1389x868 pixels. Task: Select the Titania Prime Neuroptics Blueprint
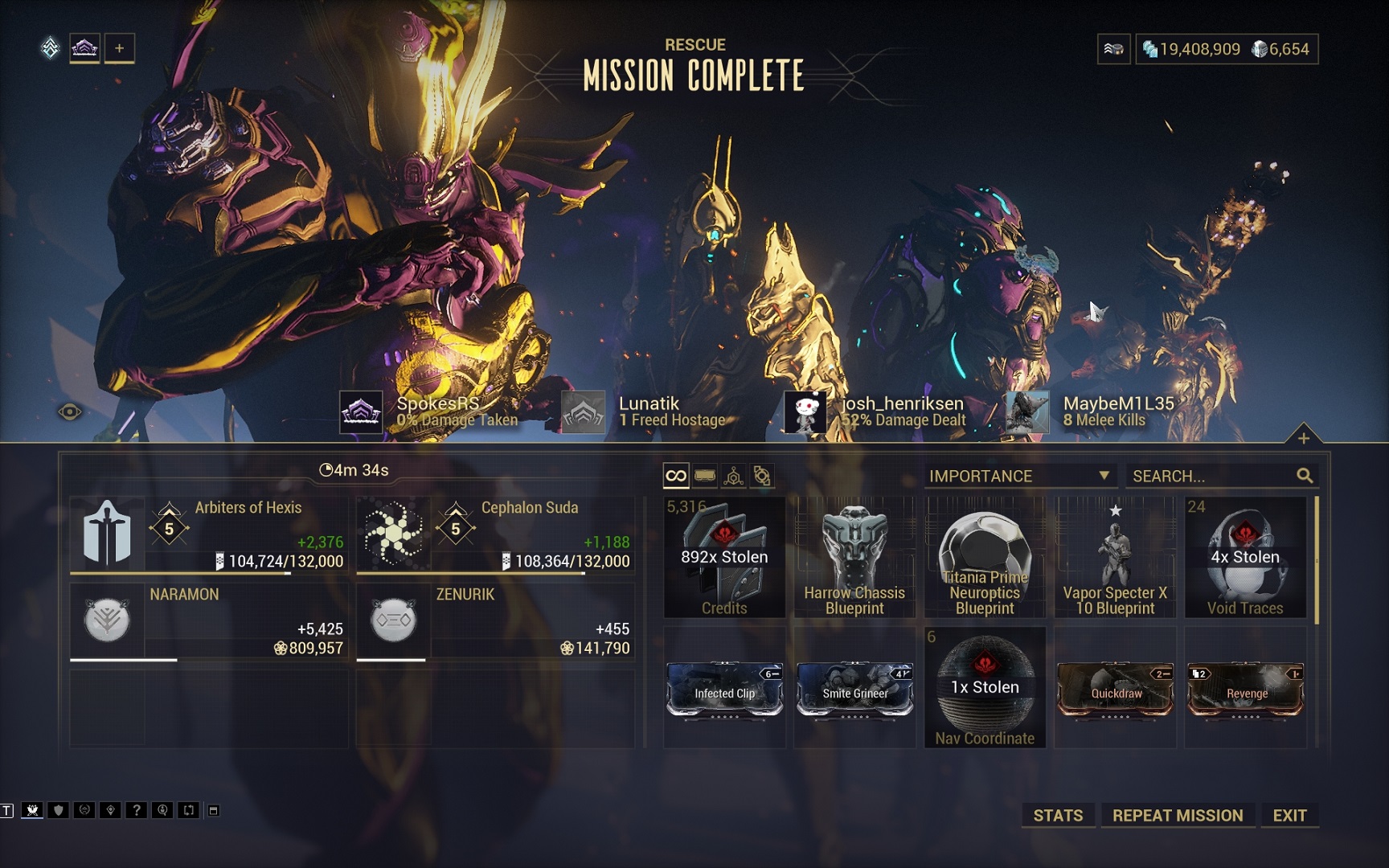[x=985, y=557]
